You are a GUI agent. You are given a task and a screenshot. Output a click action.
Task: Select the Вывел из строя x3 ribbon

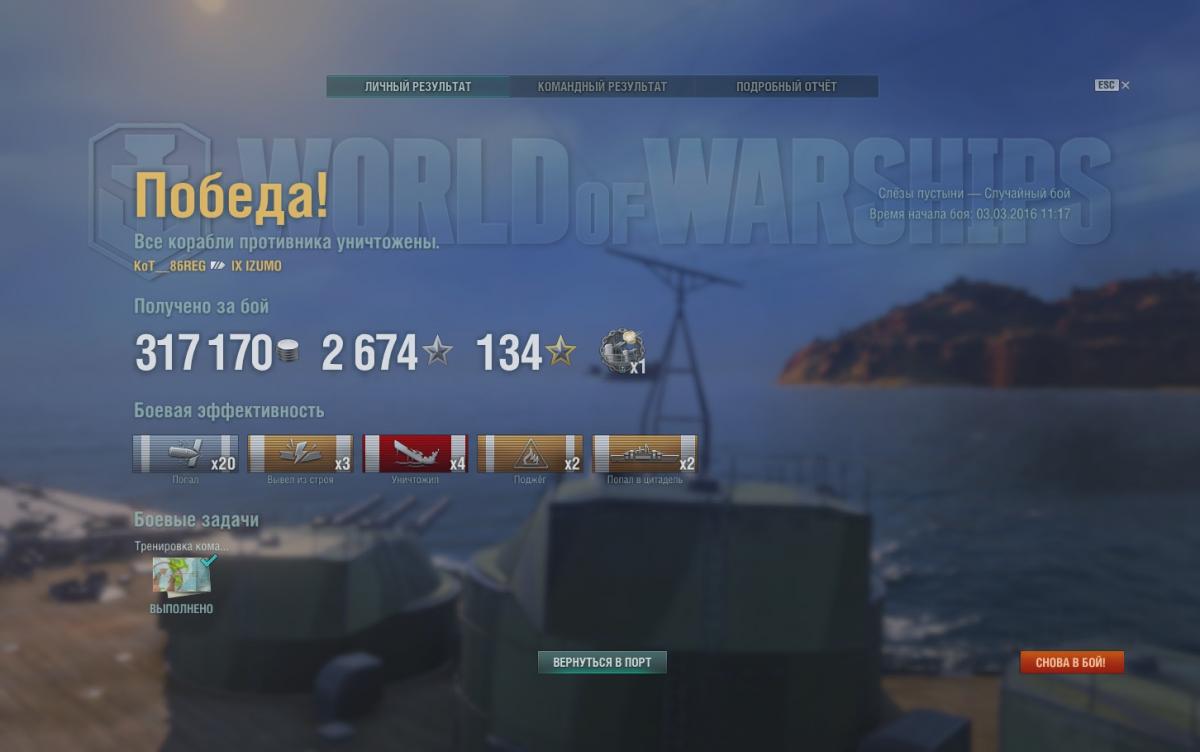300,454
